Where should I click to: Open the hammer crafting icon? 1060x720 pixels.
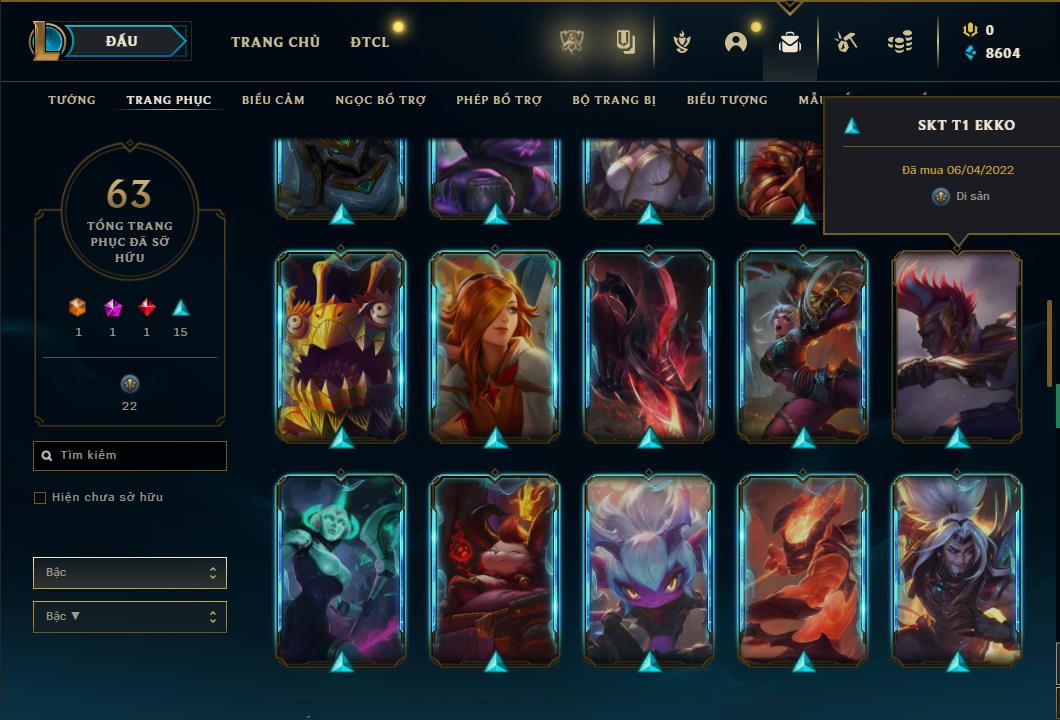pos(846,42)
